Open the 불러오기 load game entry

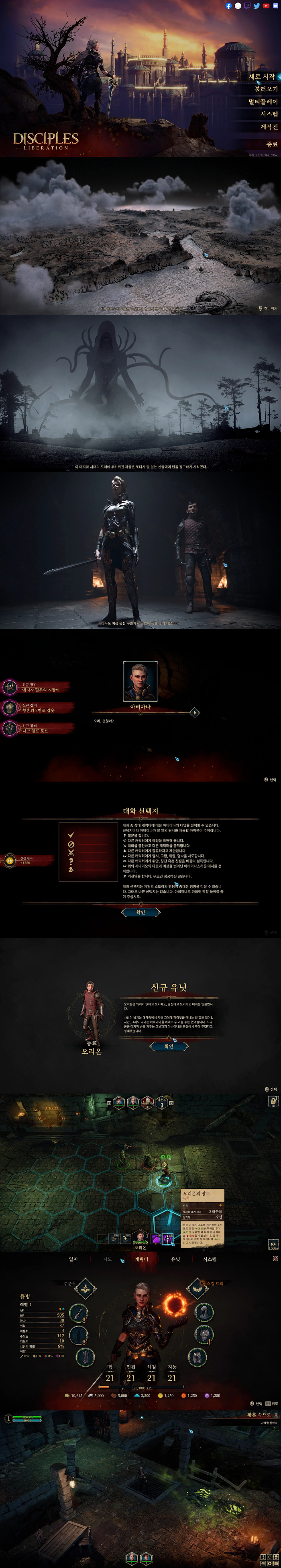click(266, 90)
